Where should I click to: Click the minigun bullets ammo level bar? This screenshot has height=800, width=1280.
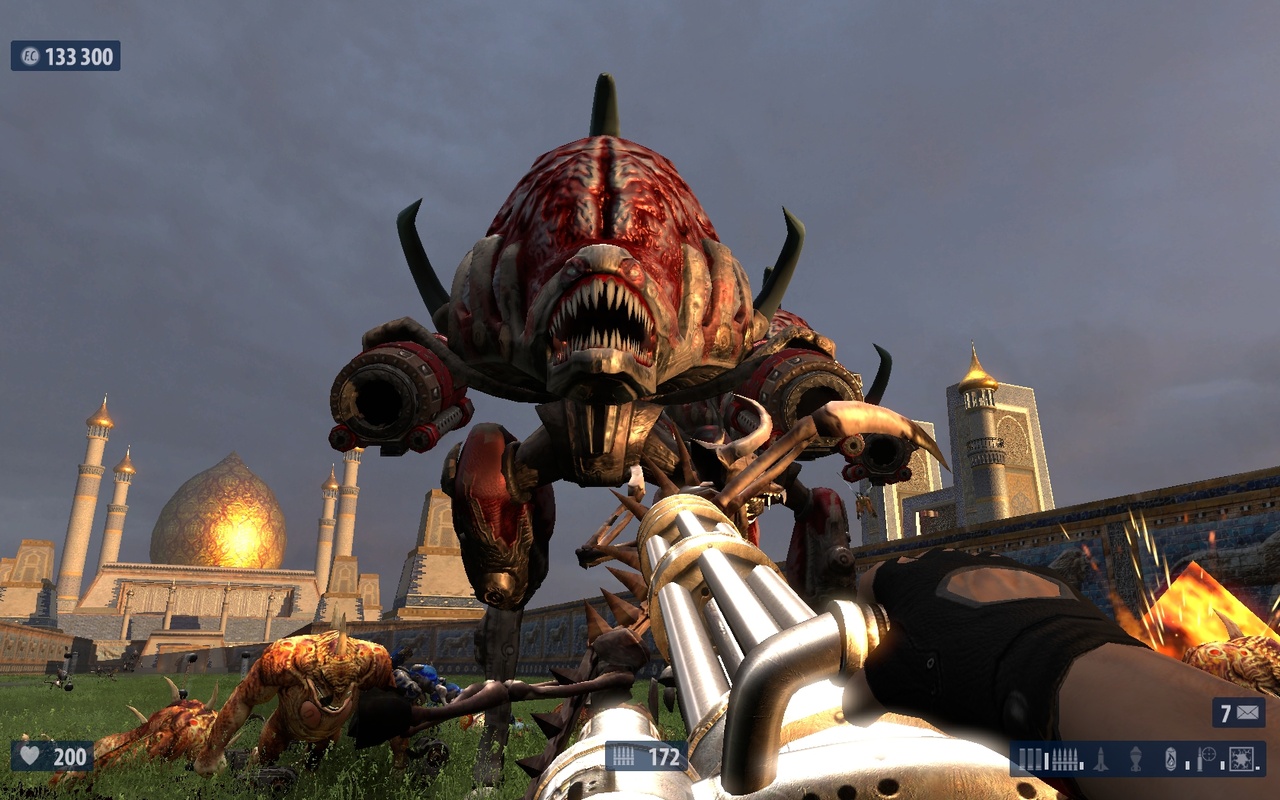click(1082, 764)
